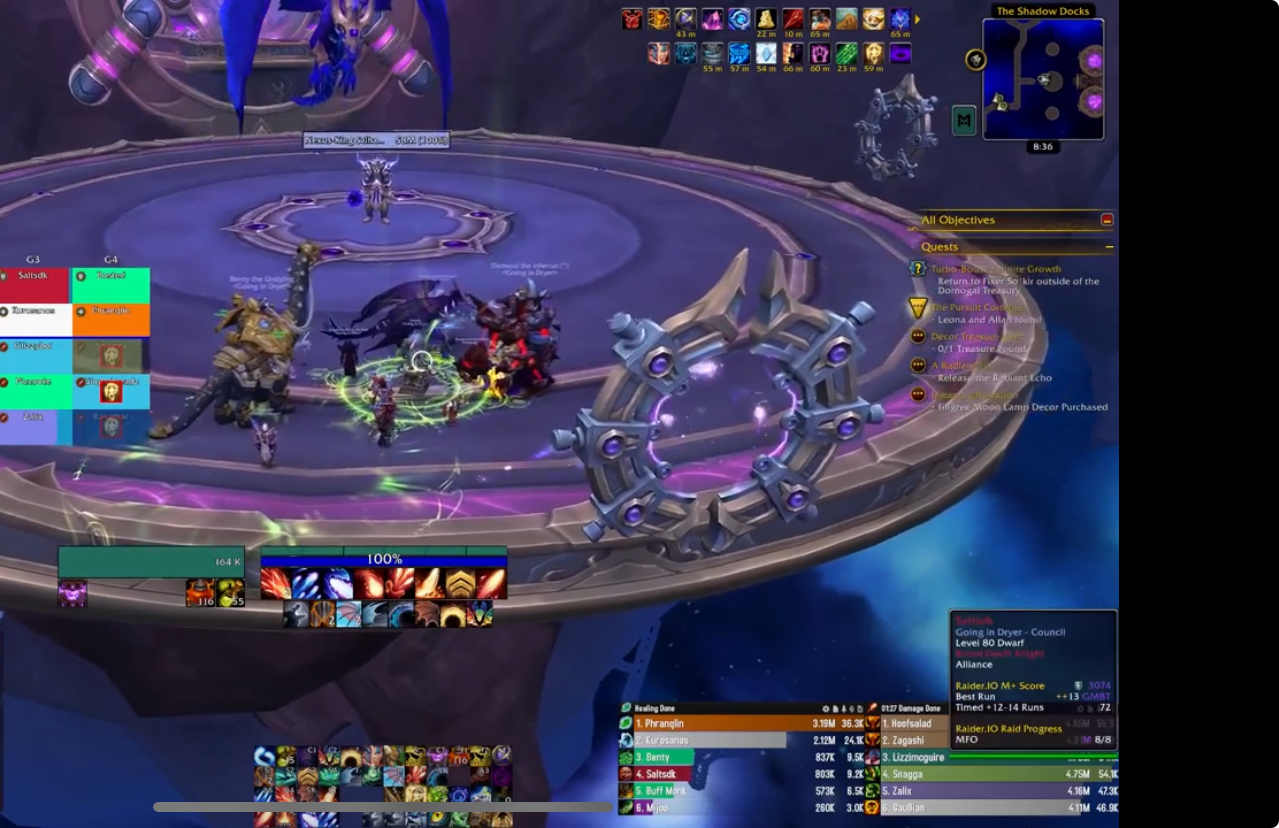Target the Nexus-King Salhadaar nameplate

click(x=376, y=141)
